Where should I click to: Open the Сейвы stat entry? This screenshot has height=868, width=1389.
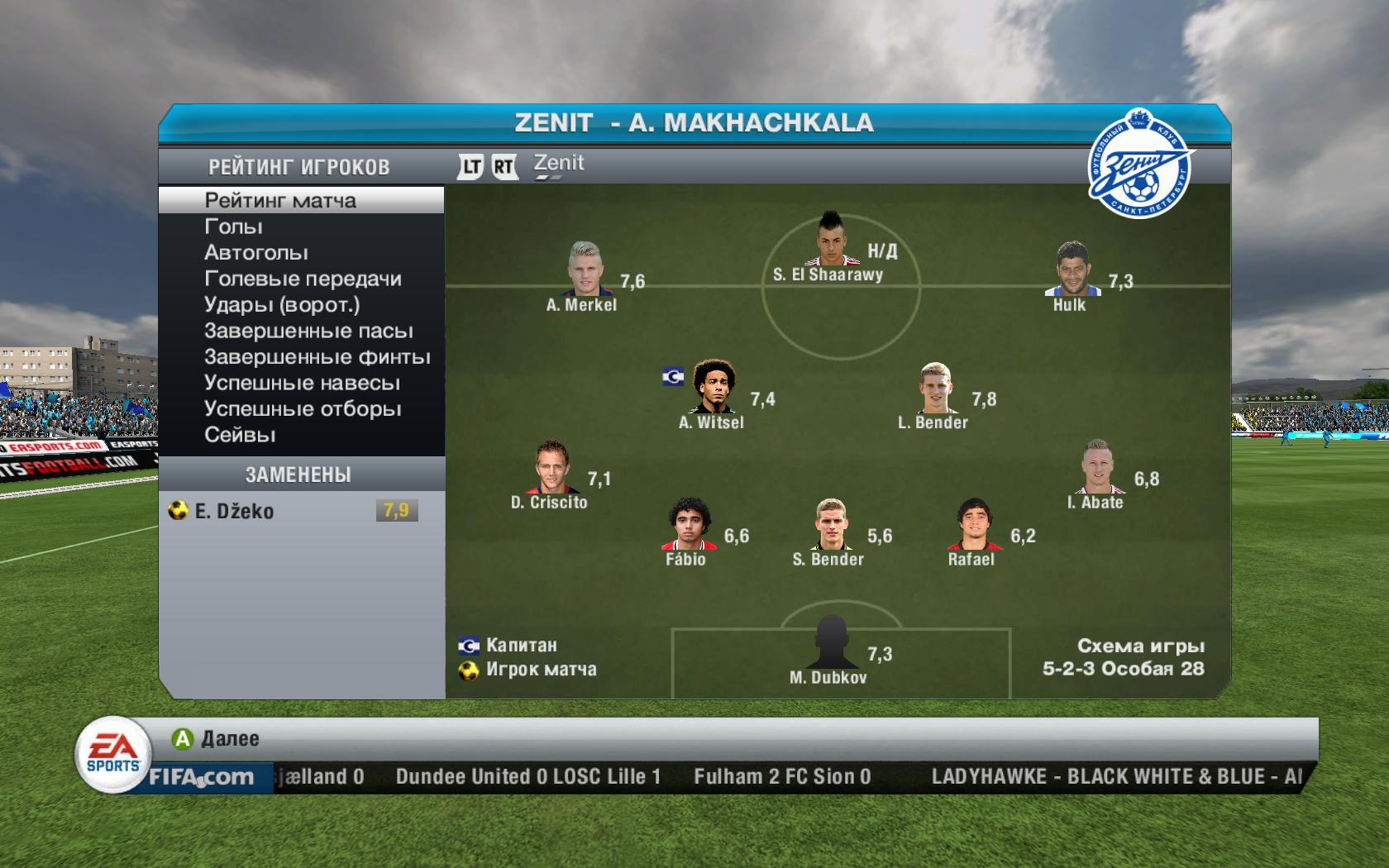click(x=240, y=435)
